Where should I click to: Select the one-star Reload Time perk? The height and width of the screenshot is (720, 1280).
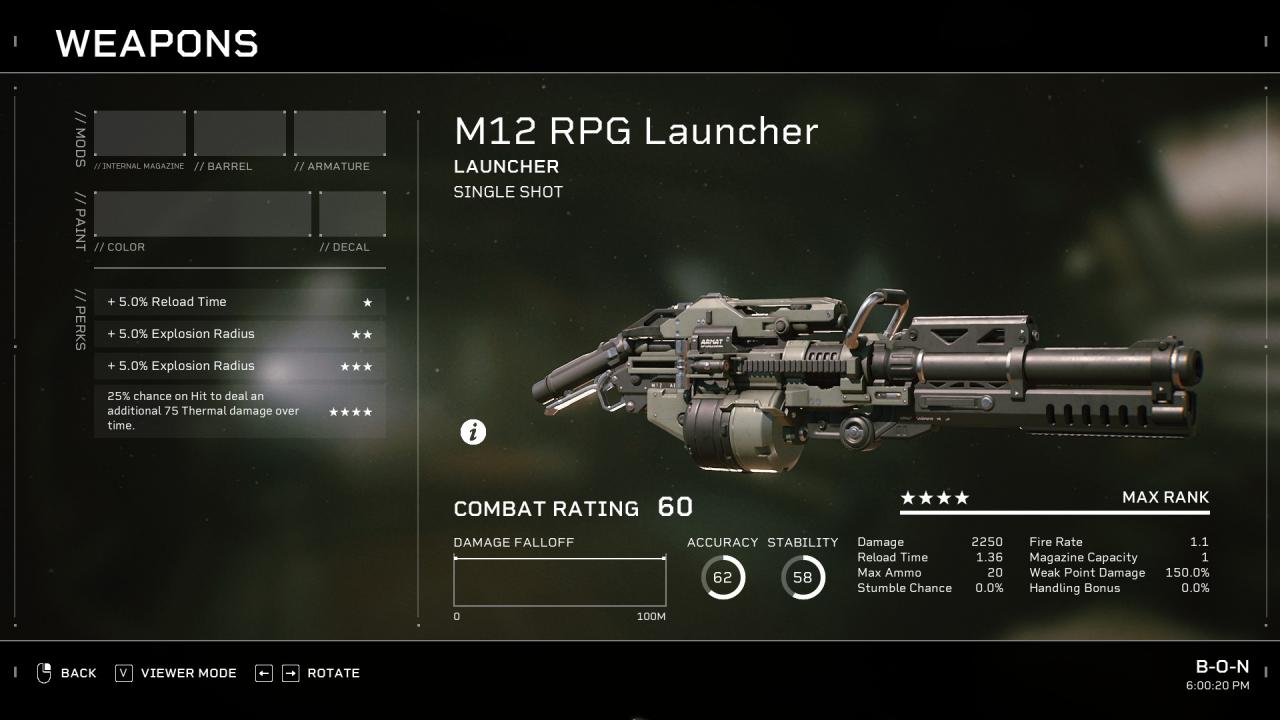coord(240,302)
